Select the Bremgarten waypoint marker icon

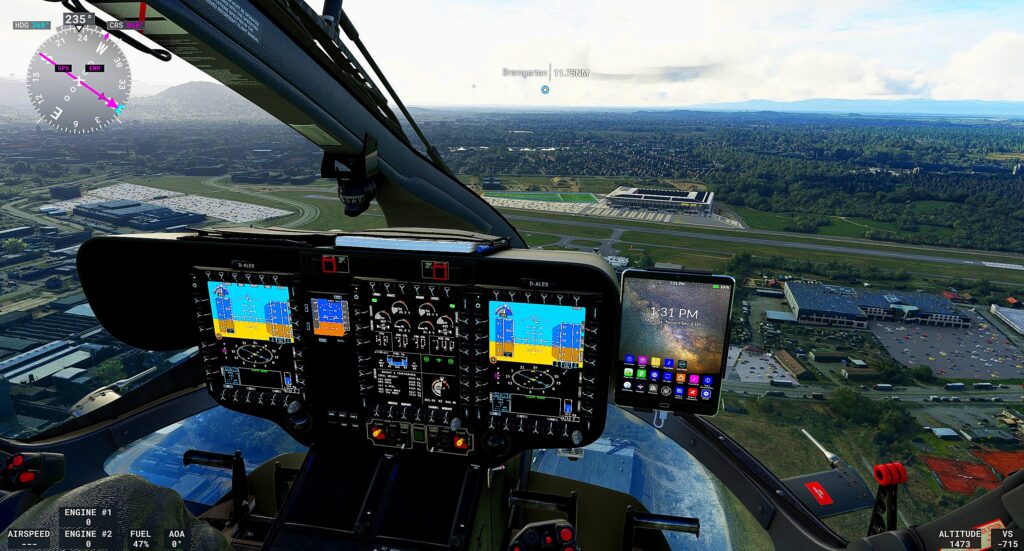(545, 90)
